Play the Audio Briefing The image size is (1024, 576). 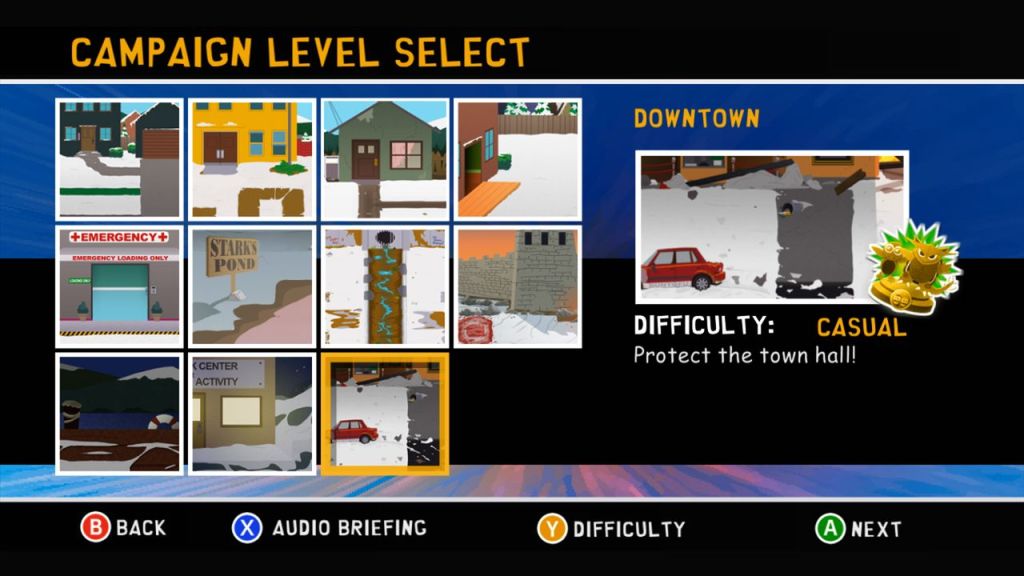[x=329, y=528]
